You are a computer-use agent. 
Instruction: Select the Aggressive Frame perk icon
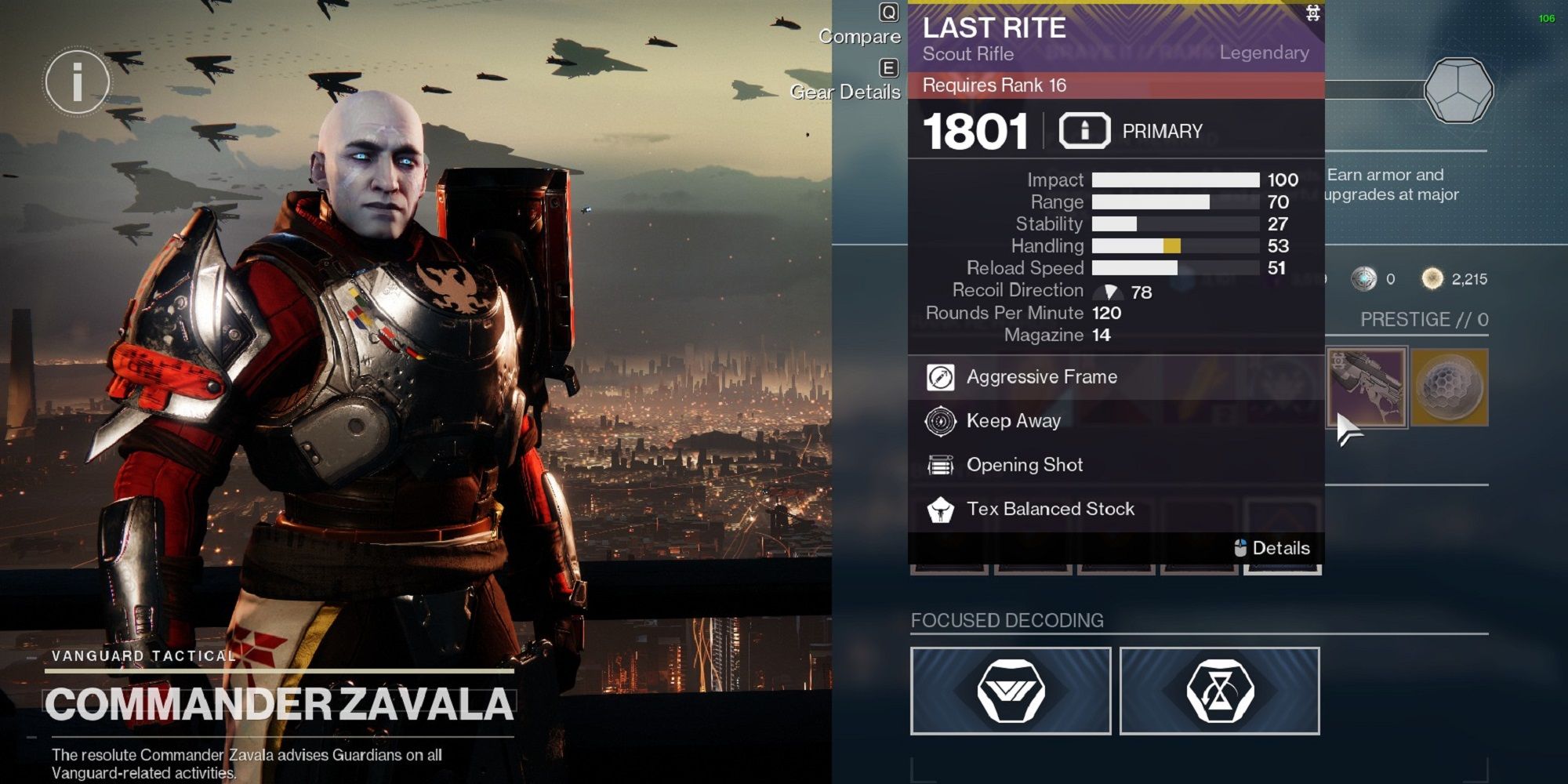[x=940, y=377]
